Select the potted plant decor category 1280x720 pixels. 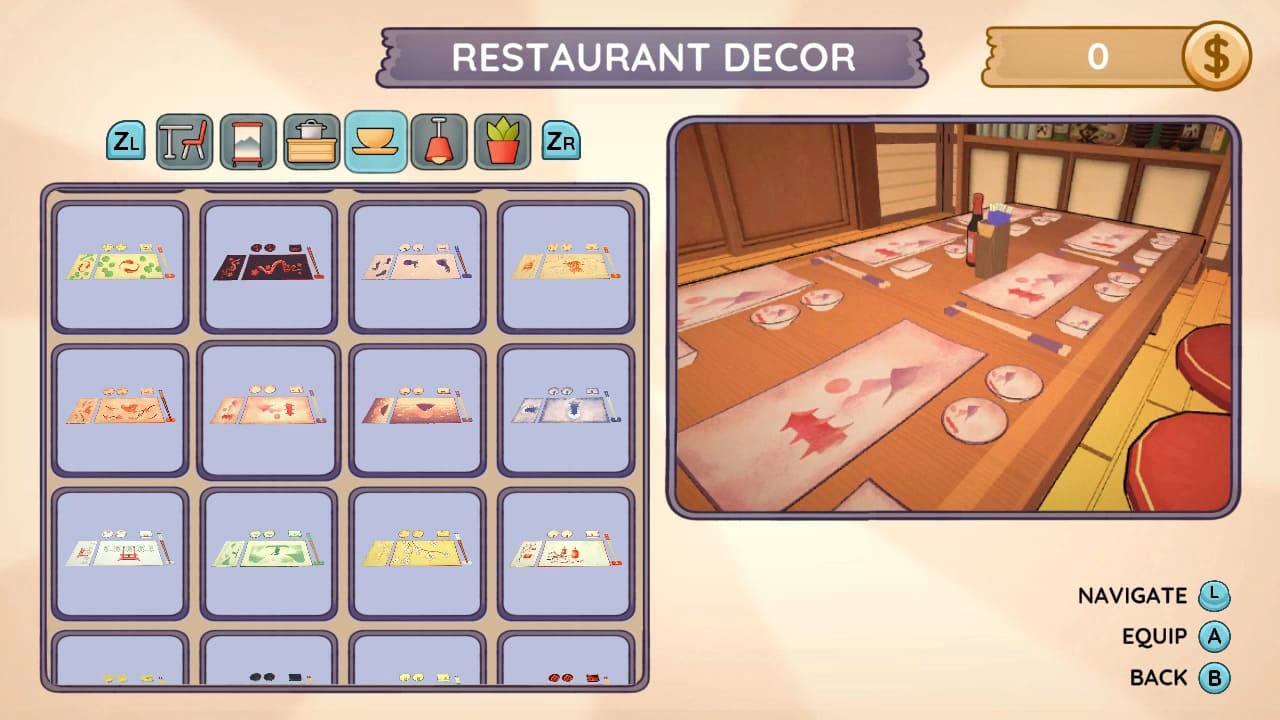503,141
